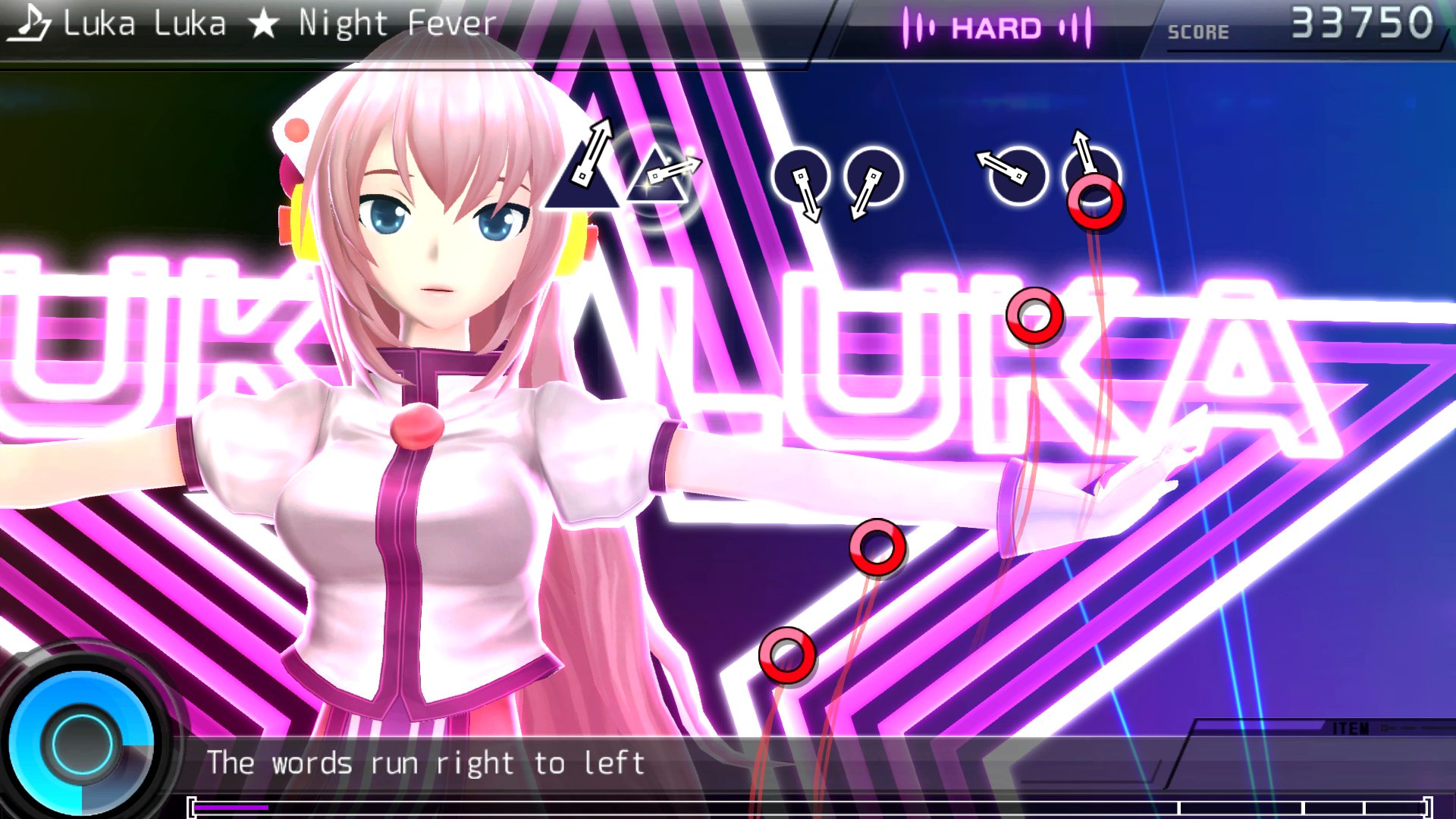Tap the star icon in 'Luka Luka ★ Night Fever'
This screenshot has width=1456, height=819.
click(x=264, y=23)
